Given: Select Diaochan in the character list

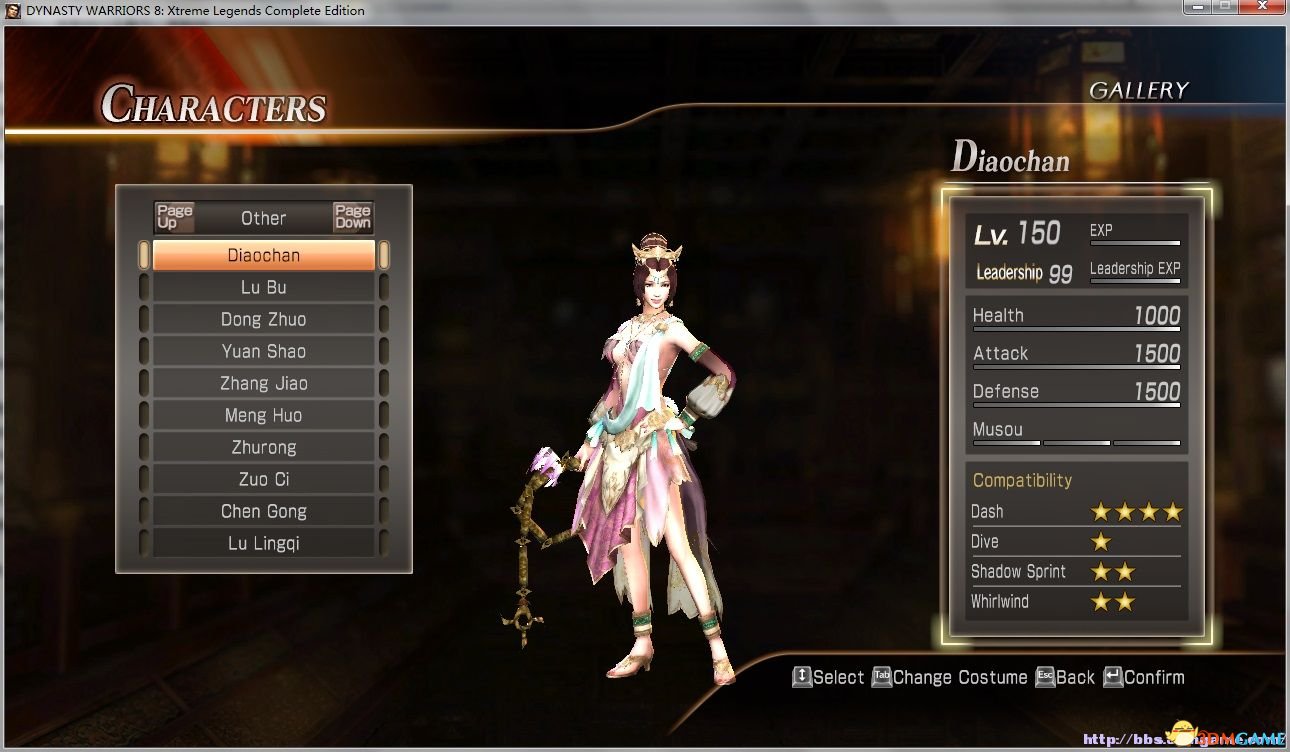Looking at the screenshot, I should coord(264,255).
